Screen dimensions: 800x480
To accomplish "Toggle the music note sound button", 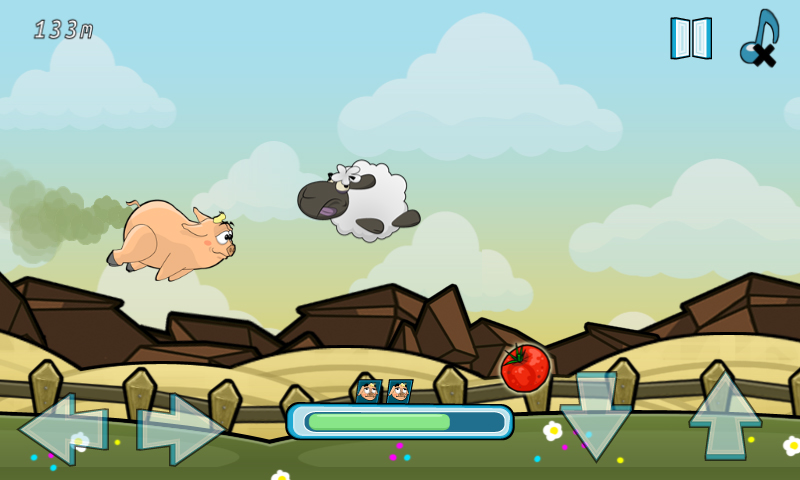I will pyautogui.click(x=760, y=38).
